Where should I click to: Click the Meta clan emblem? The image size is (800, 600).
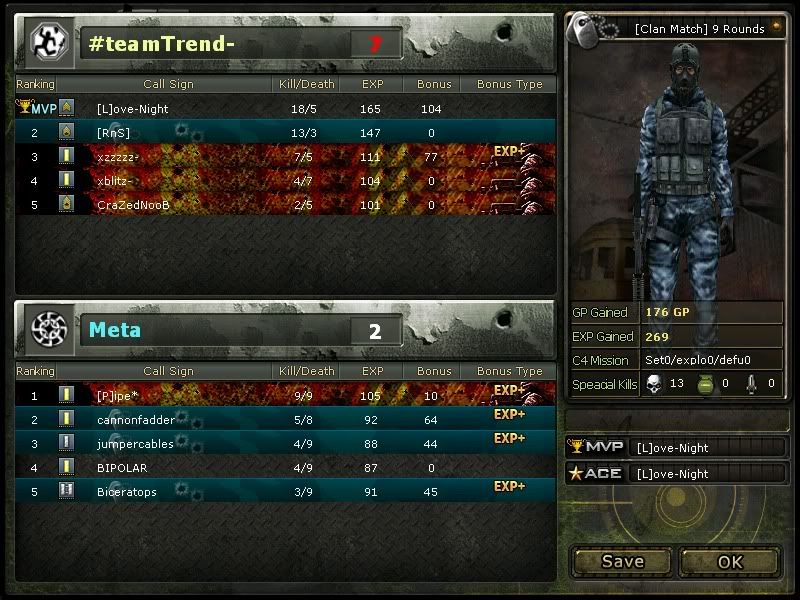pyautogui.click(x=47, y=329)
